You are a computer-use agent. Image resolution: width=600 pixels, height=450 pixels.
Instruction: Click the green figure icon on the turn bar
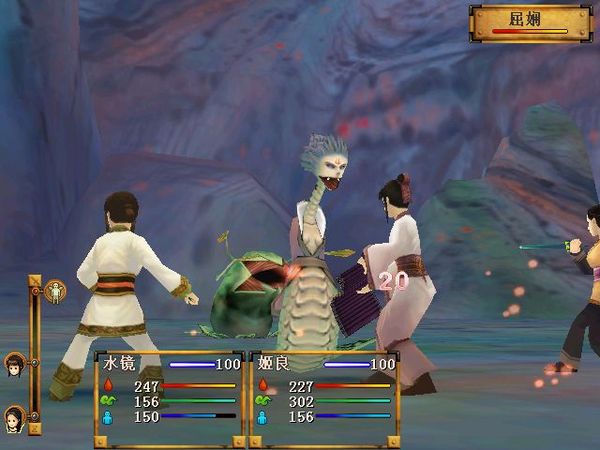tap(56, 291)
